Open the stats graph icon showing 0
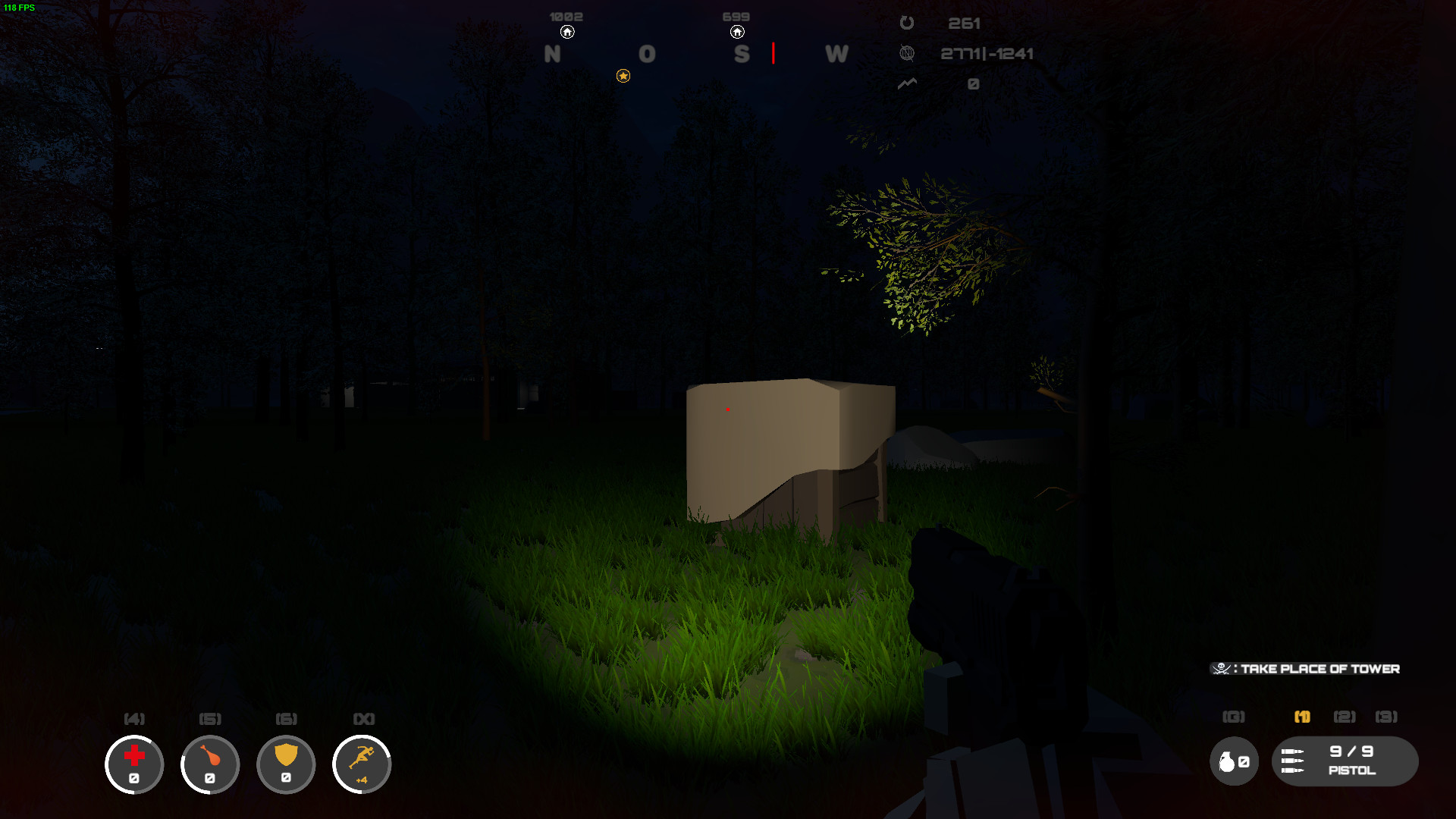The height and width of the screenshot is (819, 1456). (907, 84)
